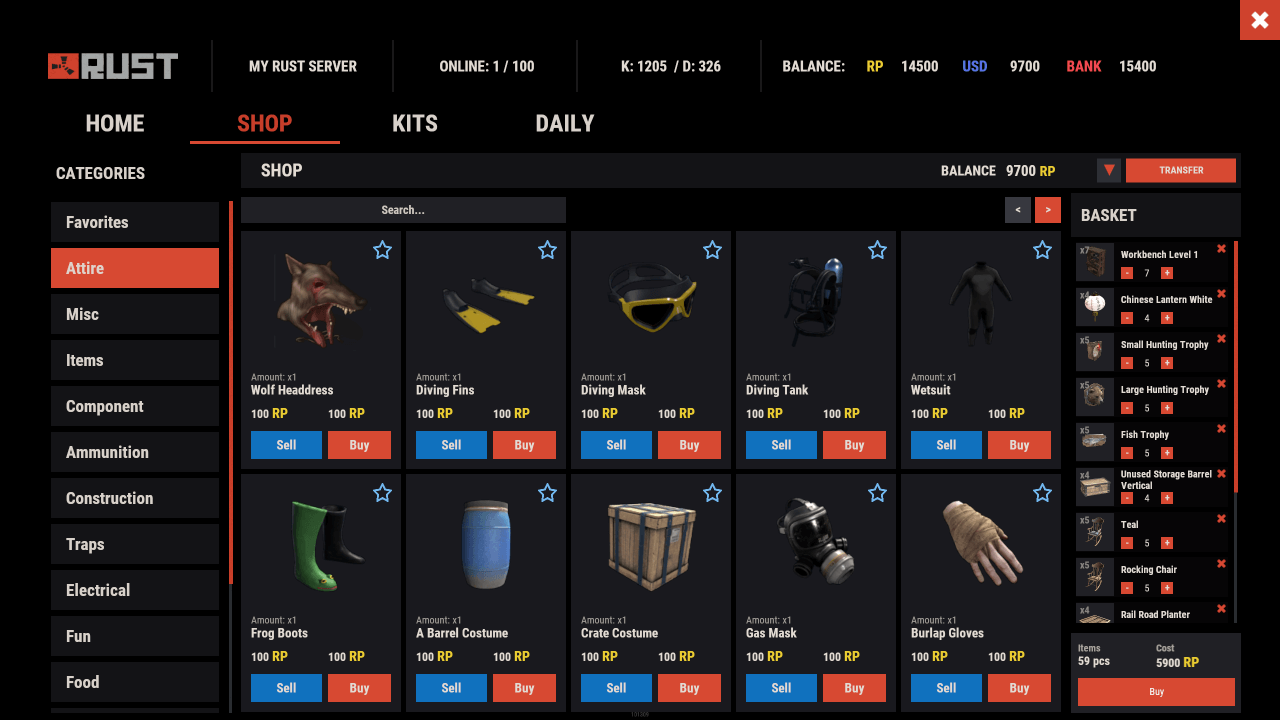
Task: Open the DAILY tab
Action: (564, 123)
